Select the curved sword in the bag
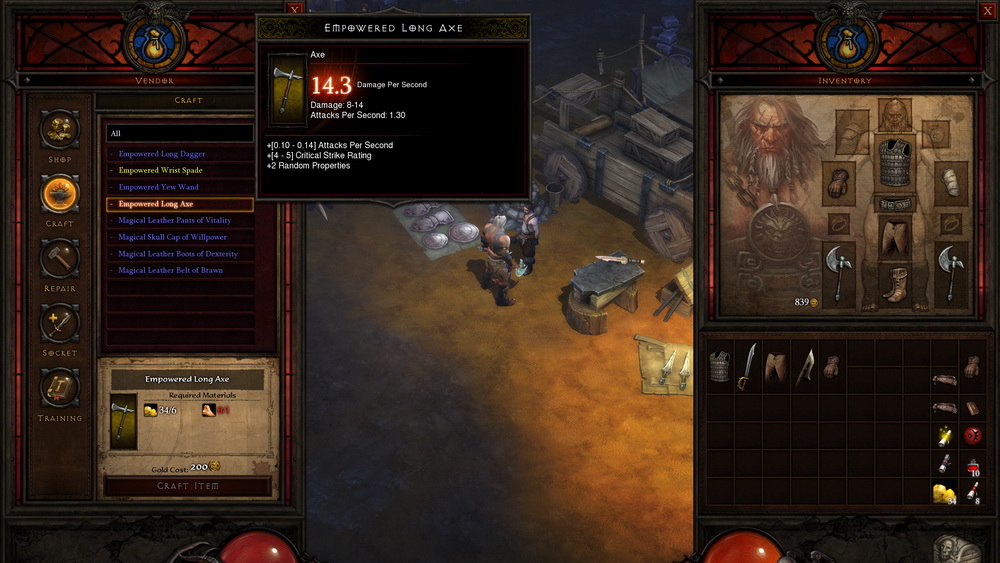The image size is (1000, 563). [747, 367]
